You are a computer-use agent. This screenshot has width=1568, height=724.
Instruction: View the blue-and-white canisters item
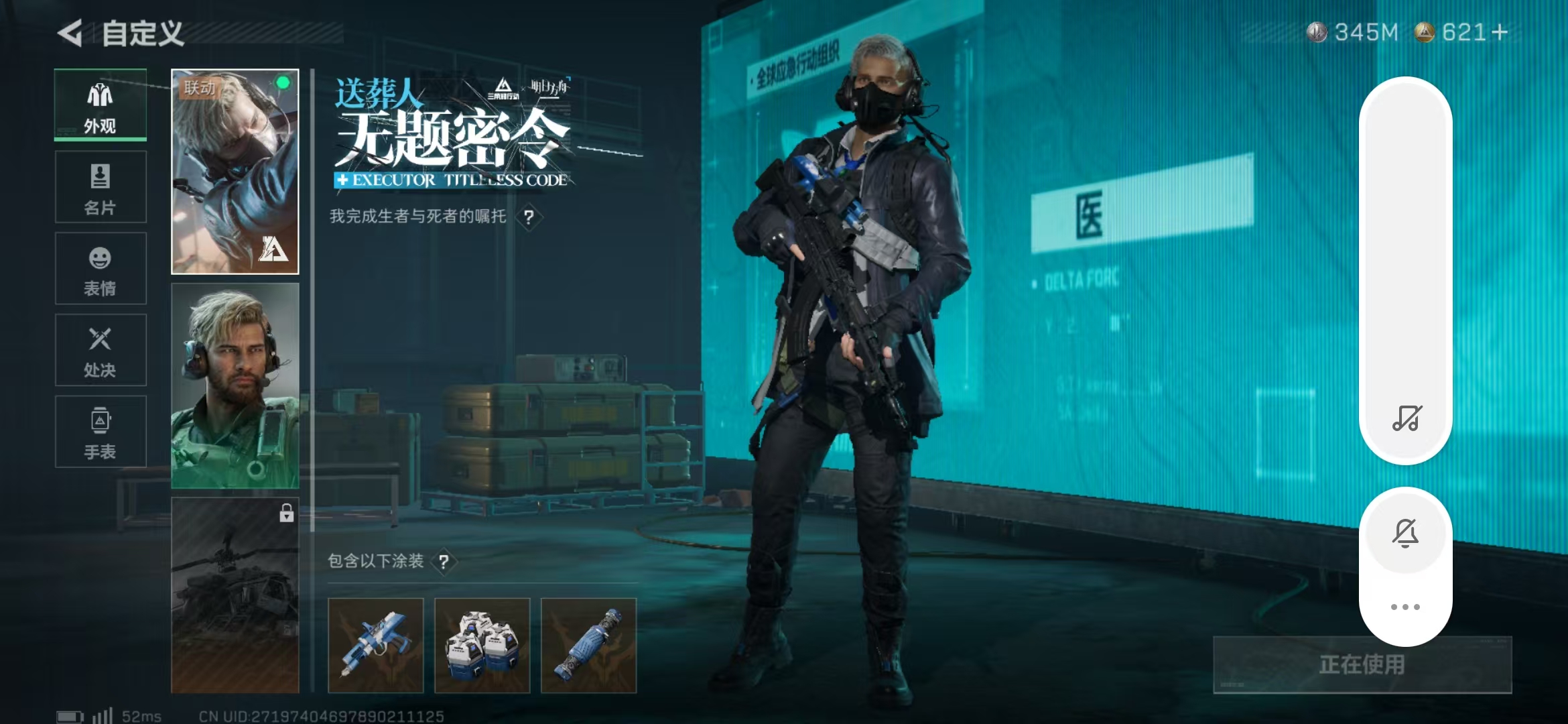[482, 645]
